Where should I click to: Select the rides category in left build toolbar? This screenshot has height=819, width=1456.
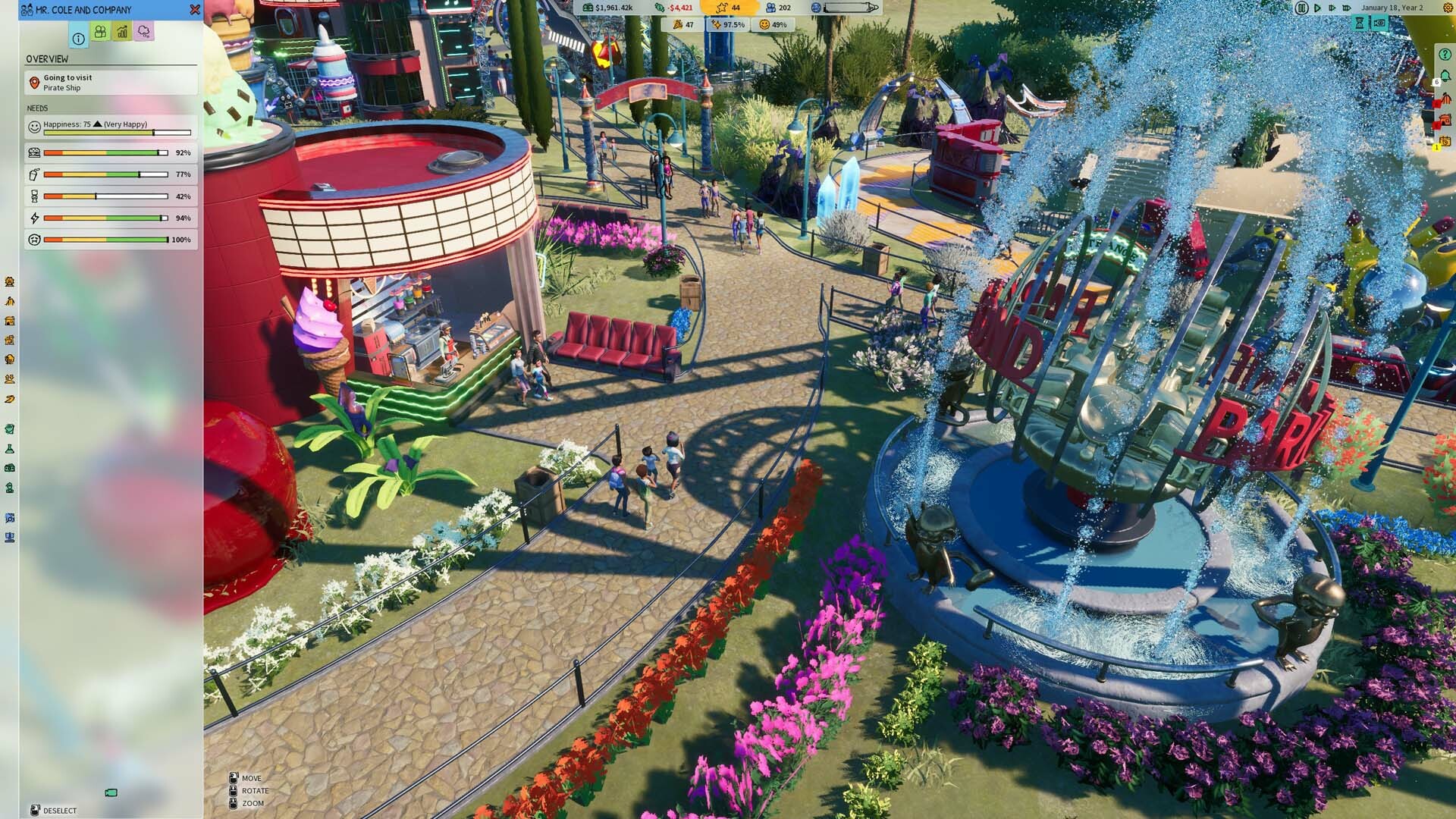coord(8,281)
